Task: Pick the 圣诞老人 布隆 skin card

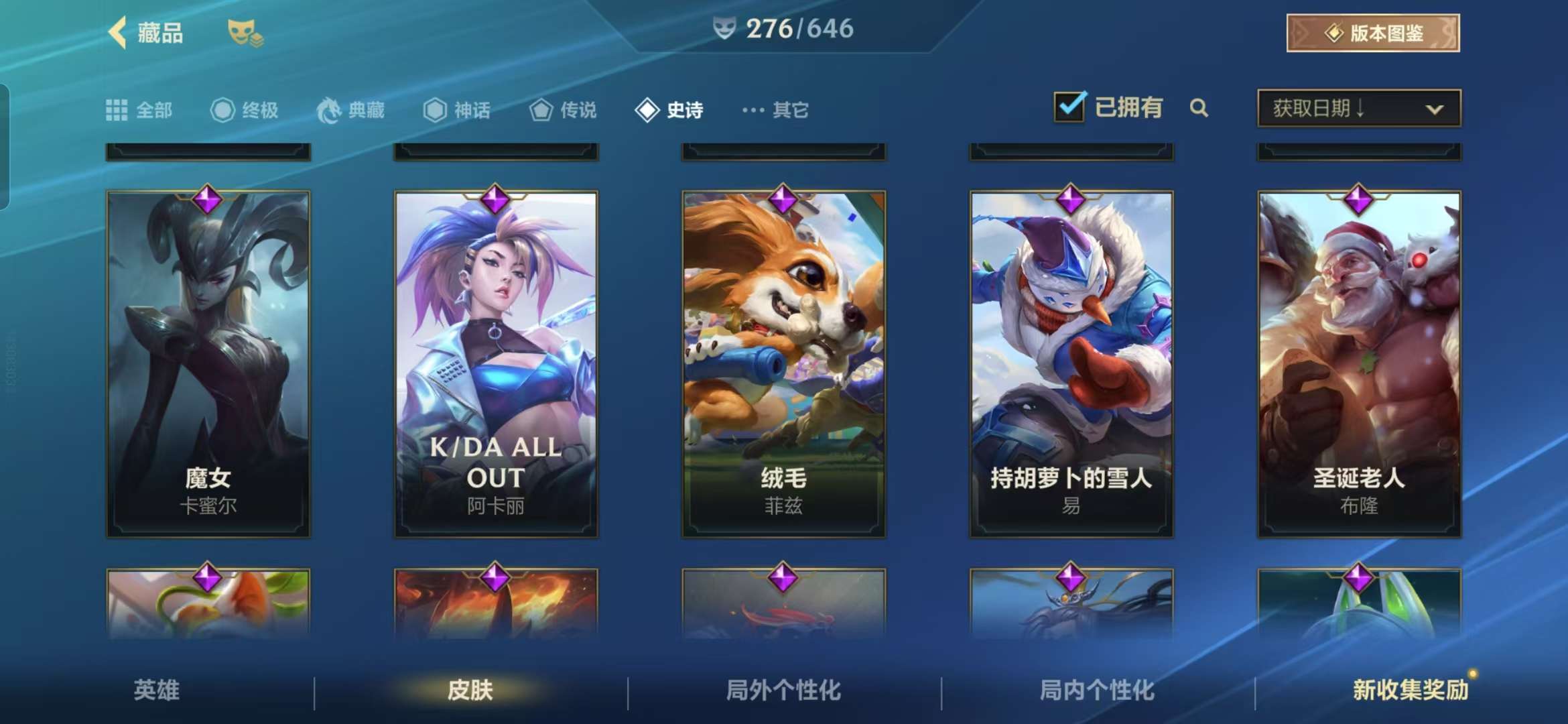Action: [x=1359, y=363]
